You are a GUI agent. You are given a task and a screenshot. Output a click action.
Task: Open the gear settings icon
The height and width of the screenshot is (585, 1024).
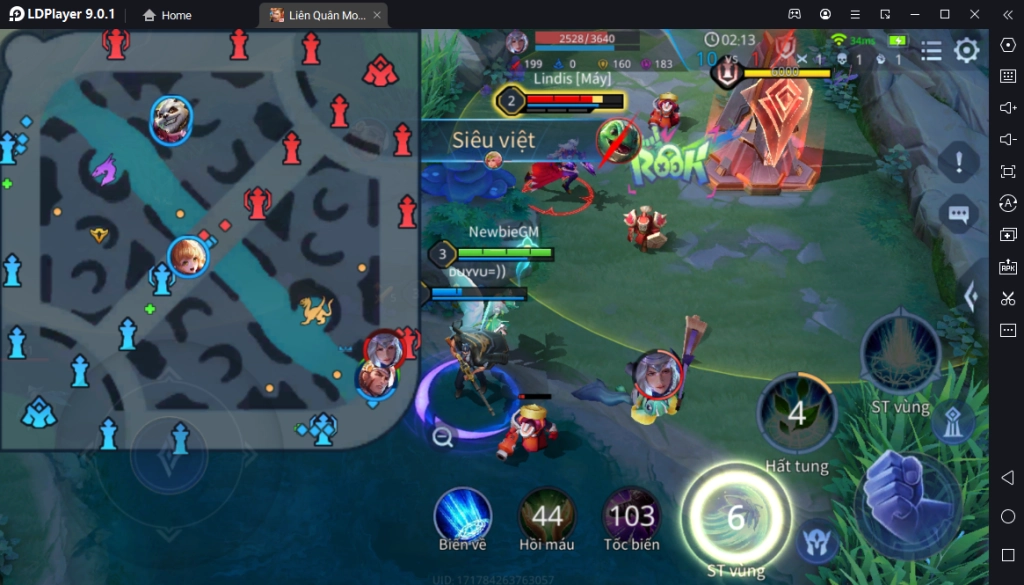click(966, 50)
